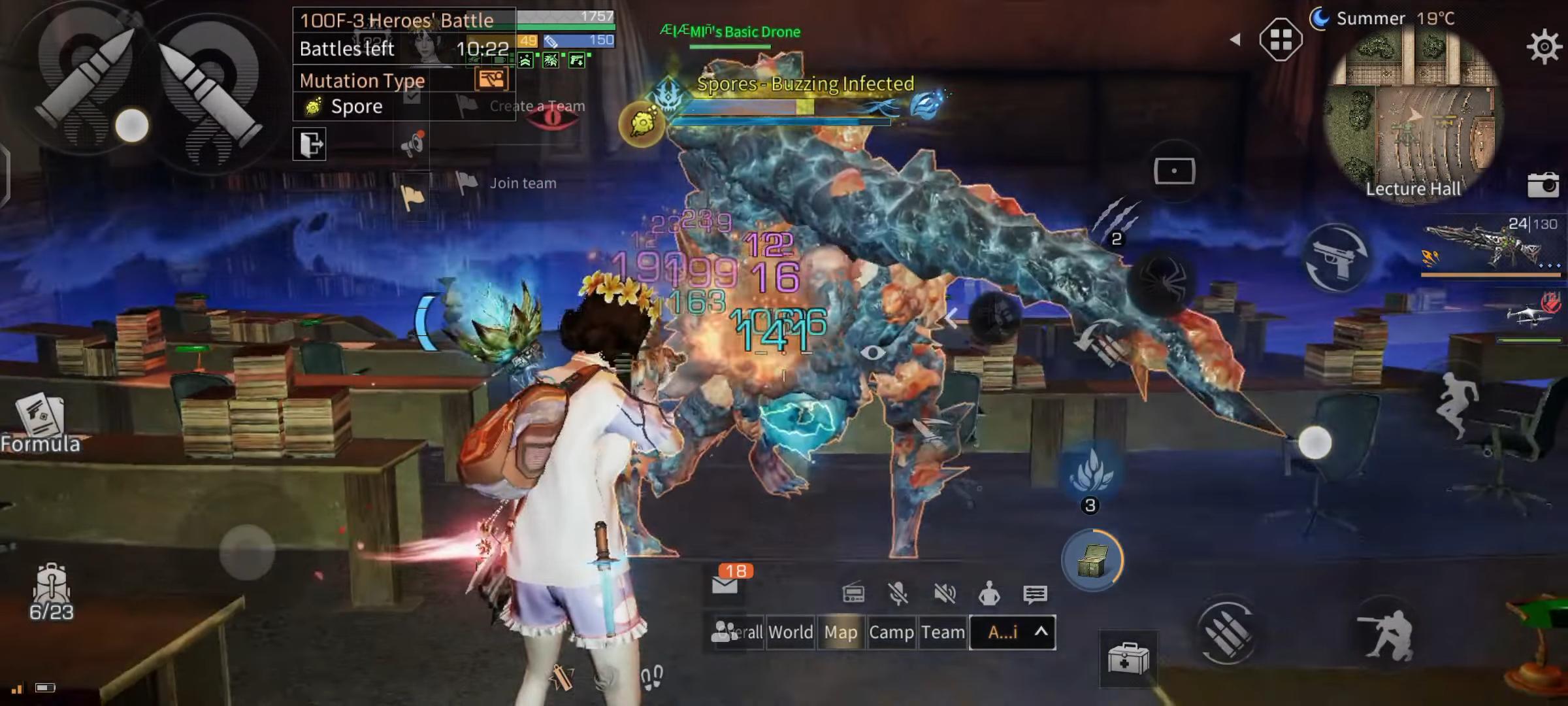This screenshot has height=706, width=1568.
Task: Switch to the World chat tab
Action: (x=790, y=632)
